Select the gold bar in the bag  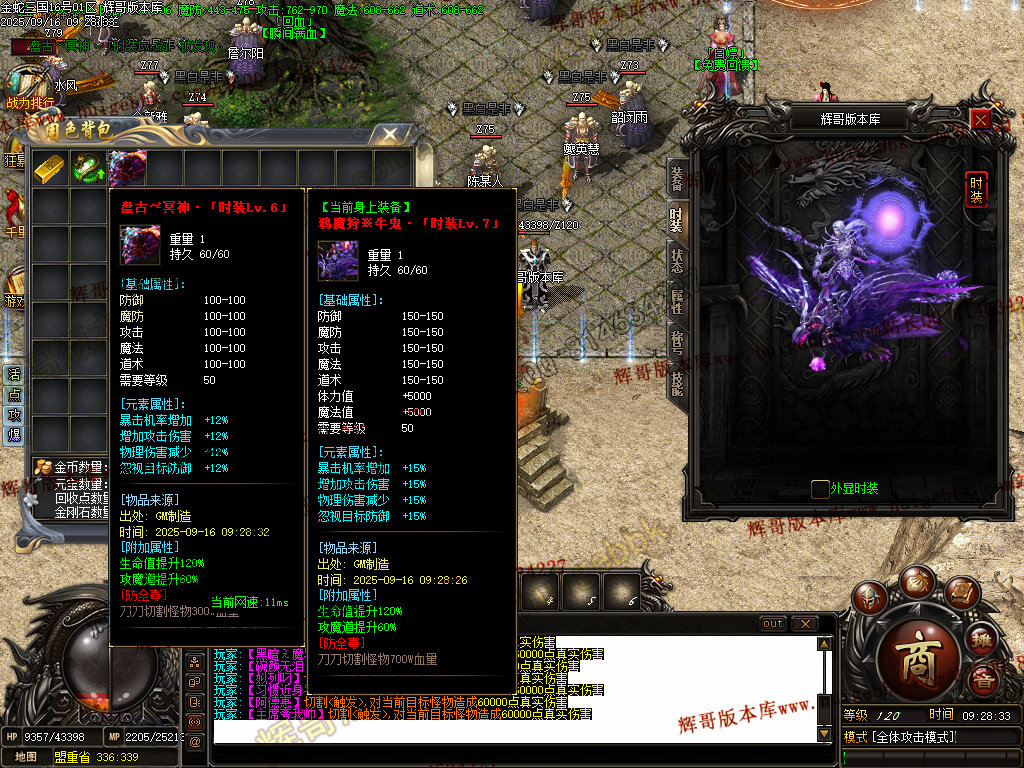pyautogui.click(x=48, y=168)
